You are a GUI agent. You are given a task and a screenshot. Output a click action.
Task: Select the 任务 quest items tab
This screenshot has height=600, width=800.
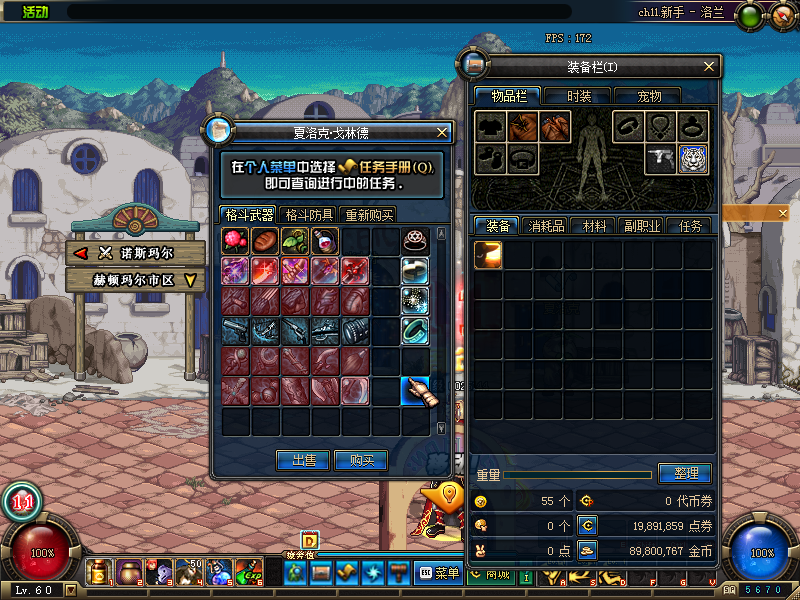pyautogui.click(x=690, y=226)
